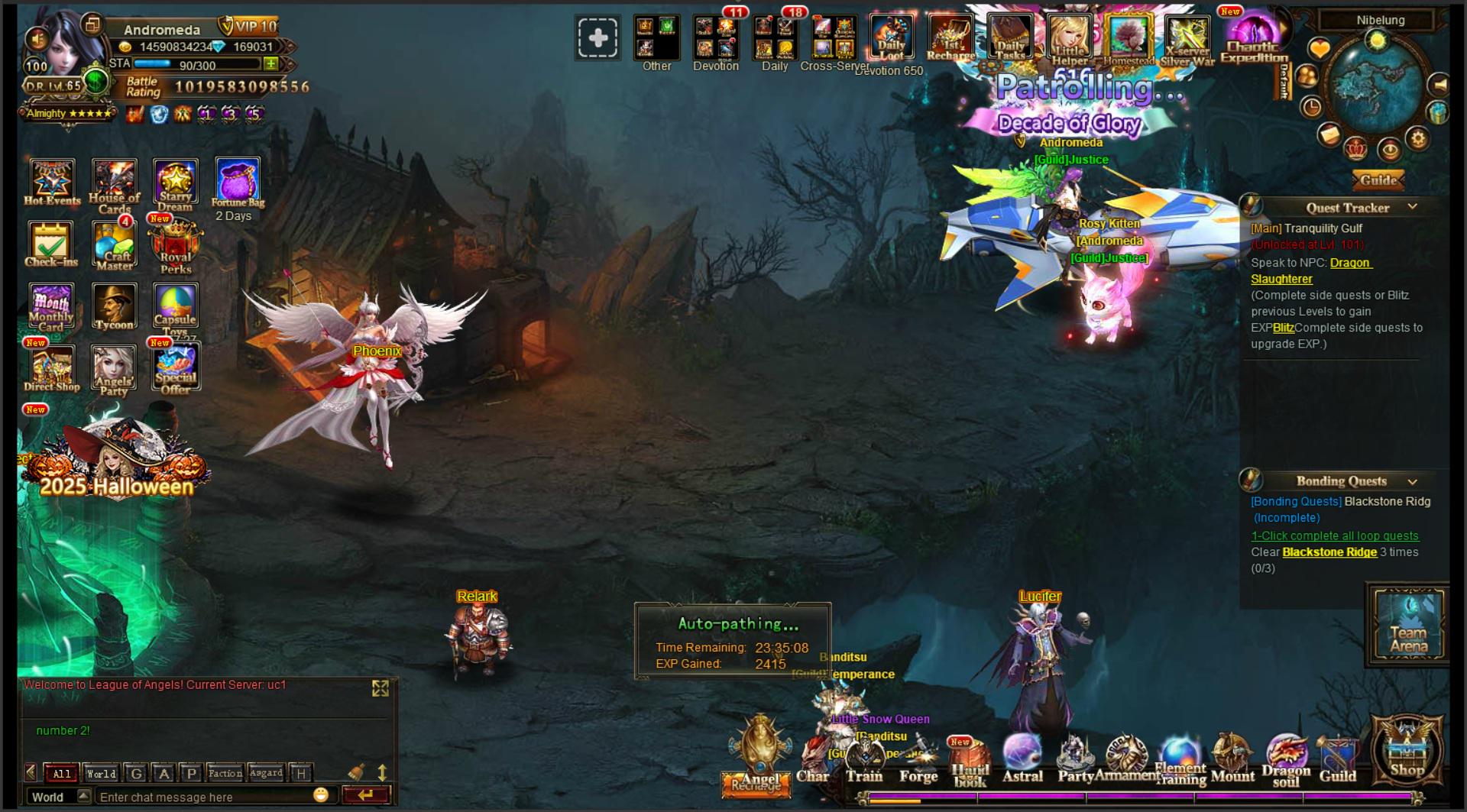The image size is (1467, 812).
Task: Open the Hot Events icon
Action: pos(52,182)
